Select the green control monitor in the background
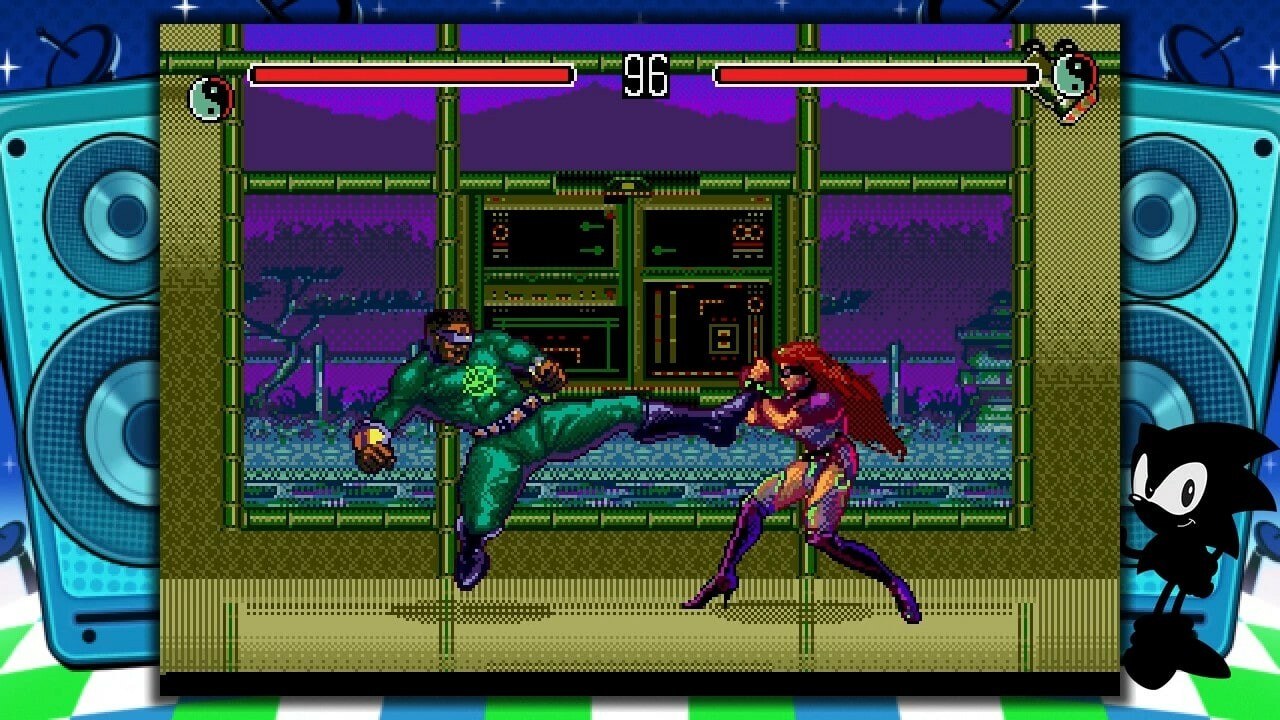Viewport: 1280px width, 720px height. point(550,235)
